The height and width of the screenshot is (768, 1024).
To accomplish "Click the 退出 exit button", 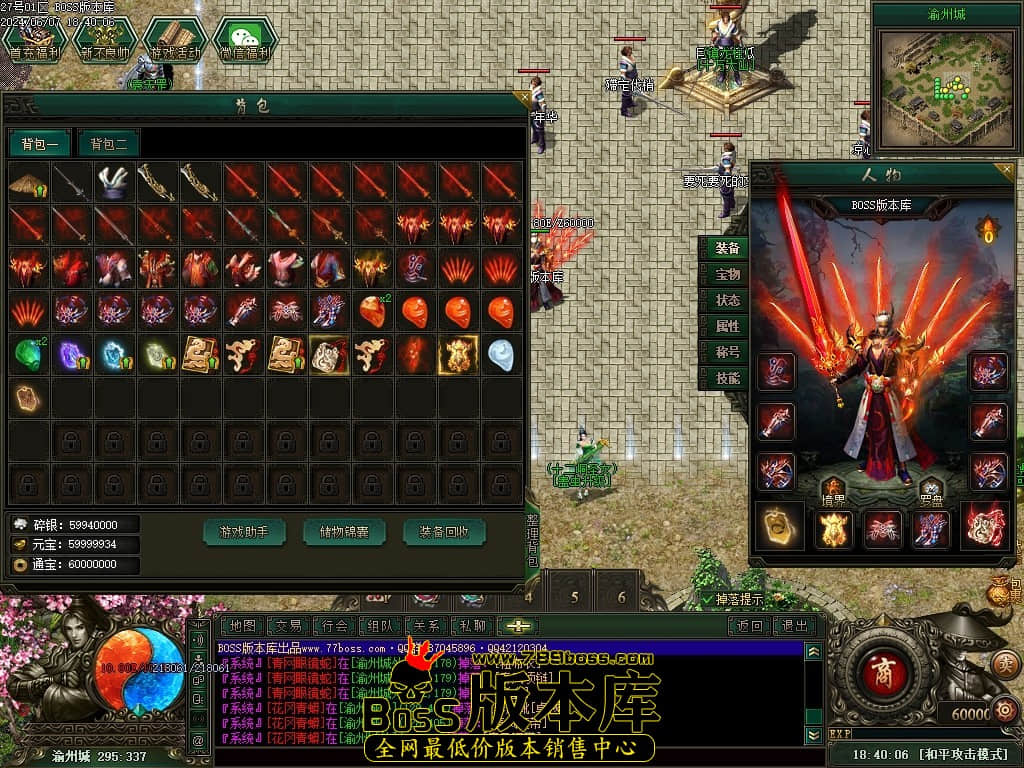I will point(795,626).
